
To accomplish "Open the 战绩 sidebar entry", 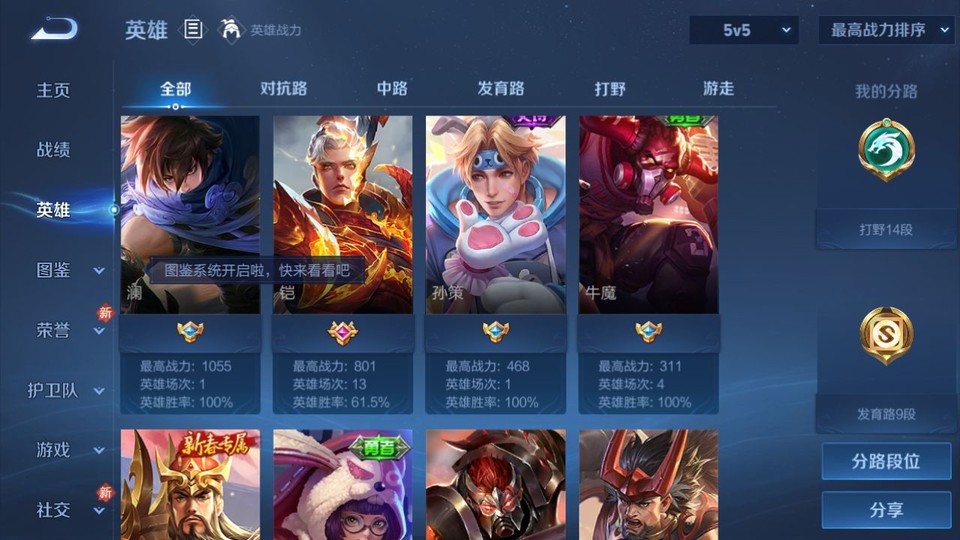I will click(54, 150).
